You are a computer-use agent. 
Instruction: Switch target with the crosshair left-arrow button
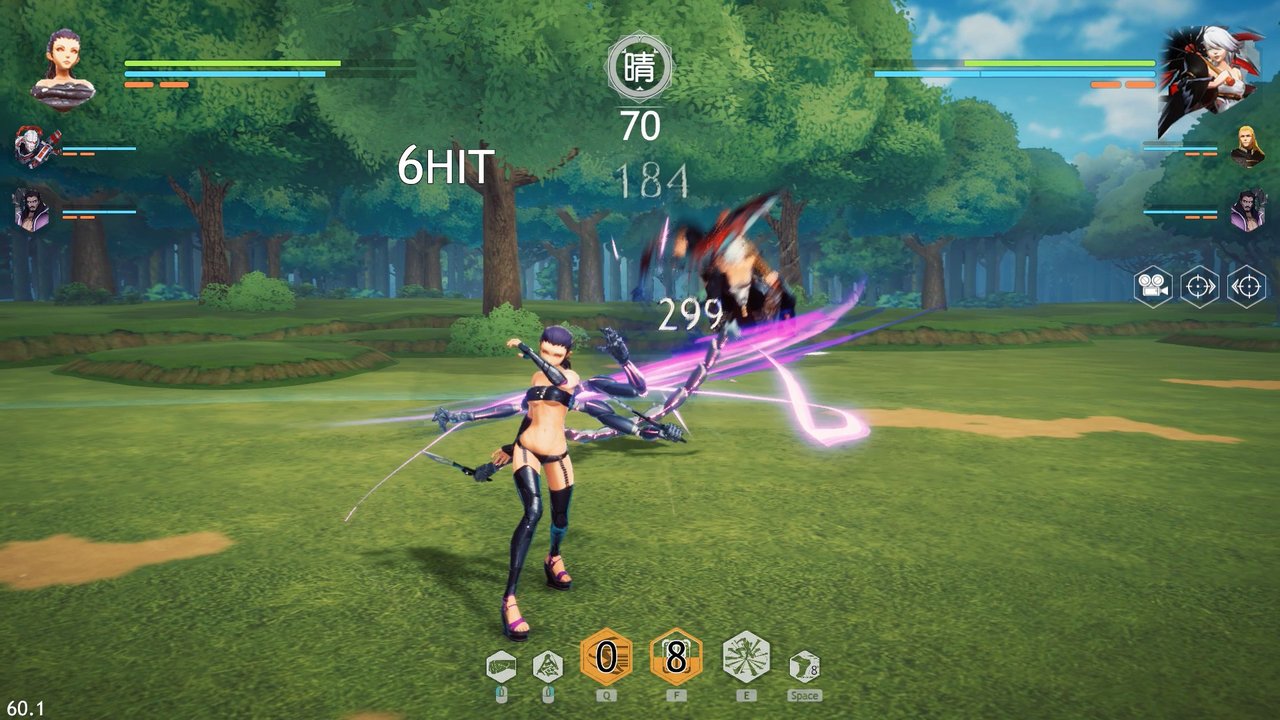coord(1246,286)
